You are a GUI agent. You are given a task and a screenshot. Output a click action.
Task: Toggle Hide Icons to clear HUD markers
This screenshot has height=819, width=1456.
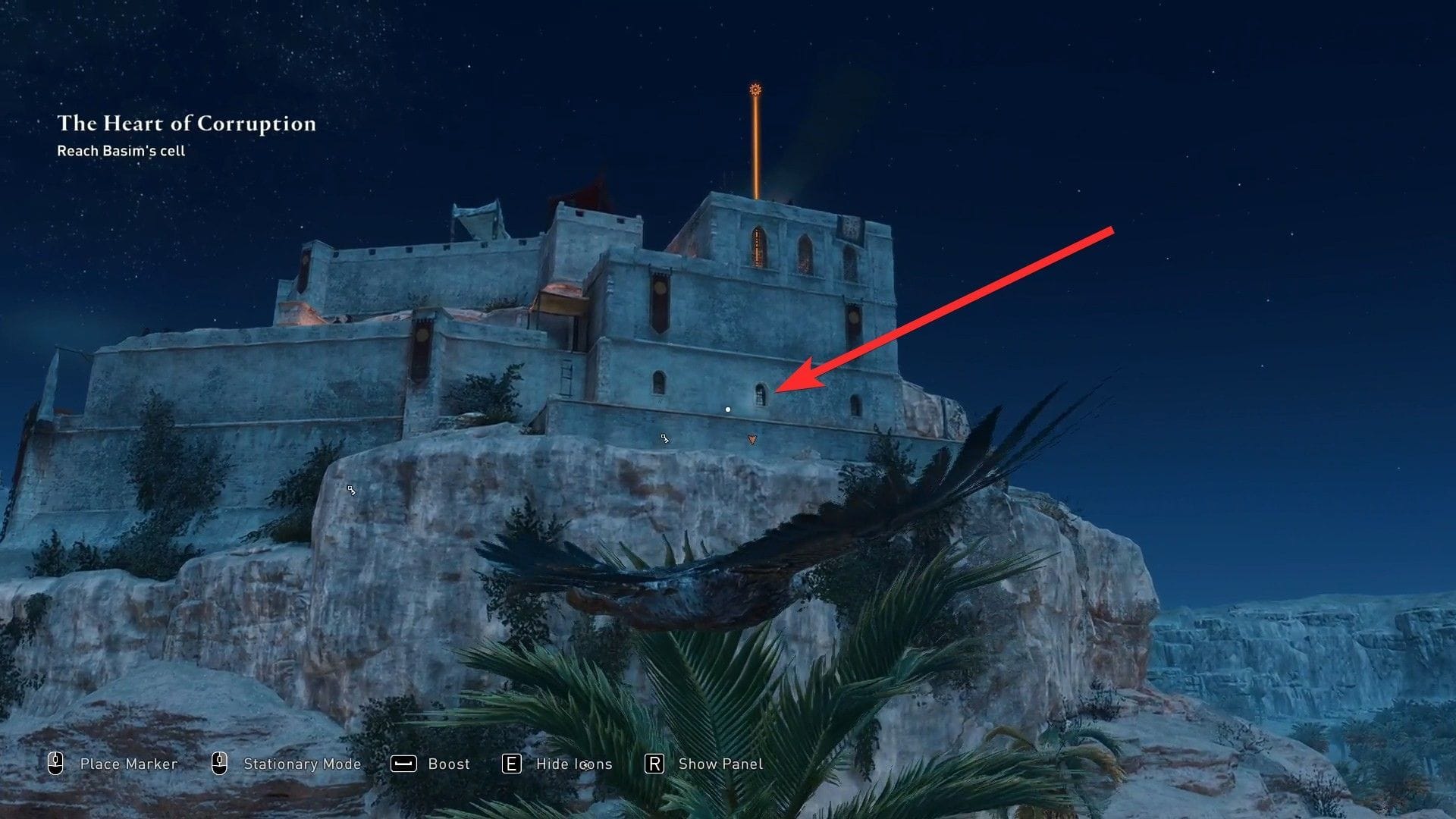click(x=513, y=764)
